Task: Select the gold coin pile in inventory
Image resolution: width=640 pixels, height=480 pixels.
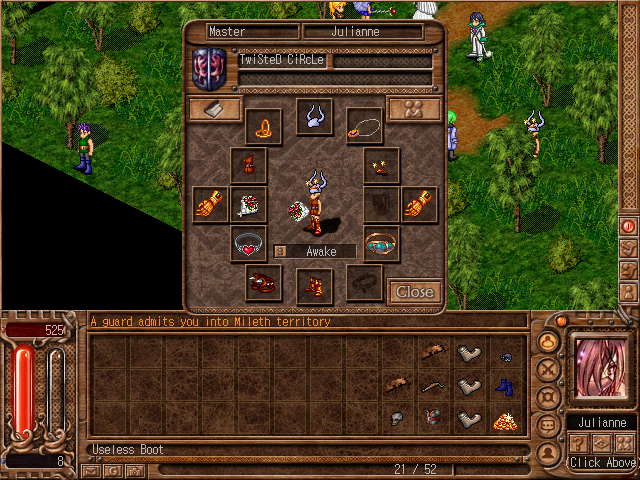Action: [x=505, y=420]
